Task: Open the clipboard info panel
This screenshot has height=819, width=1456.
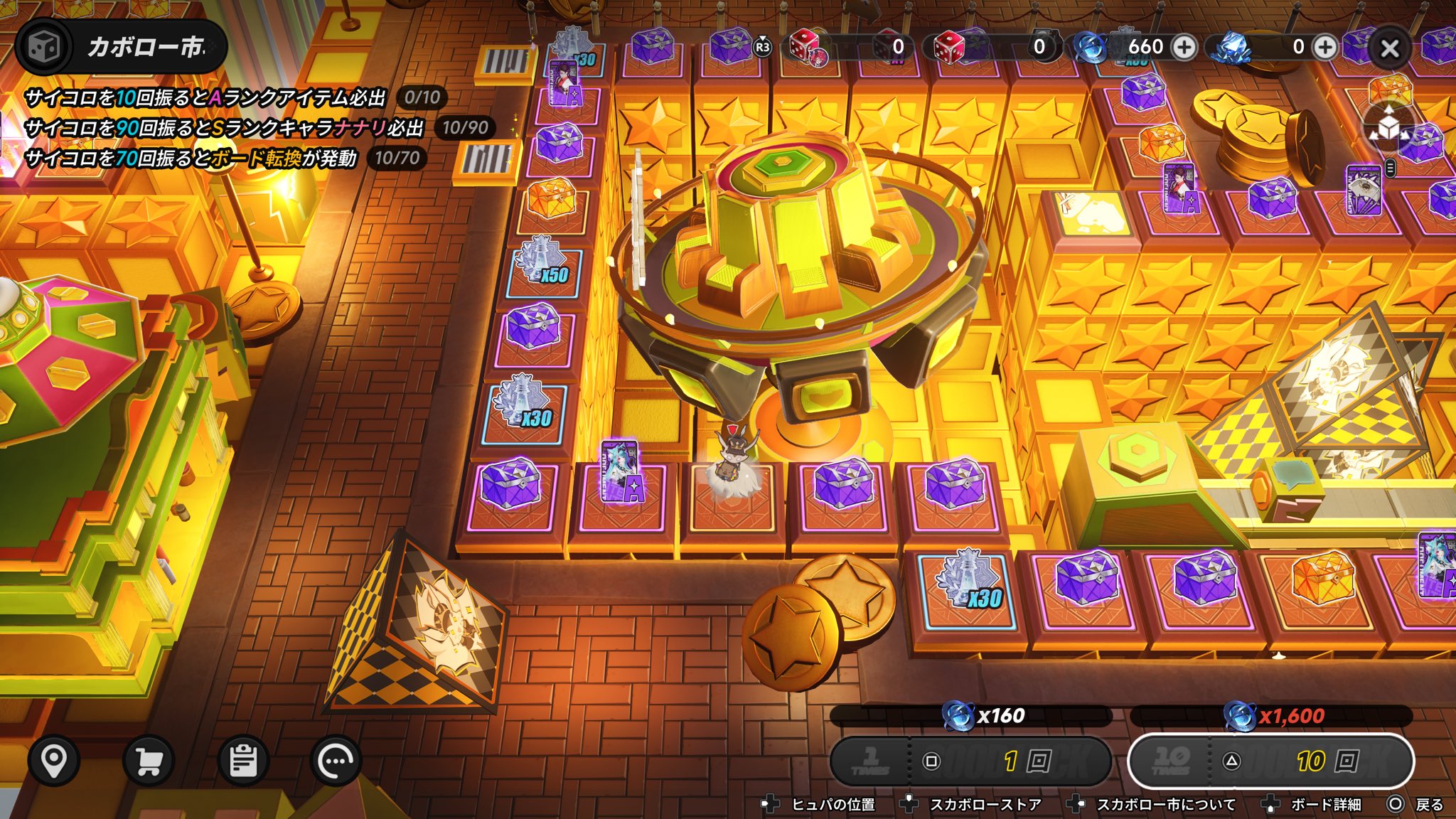Action: (243, 761)
